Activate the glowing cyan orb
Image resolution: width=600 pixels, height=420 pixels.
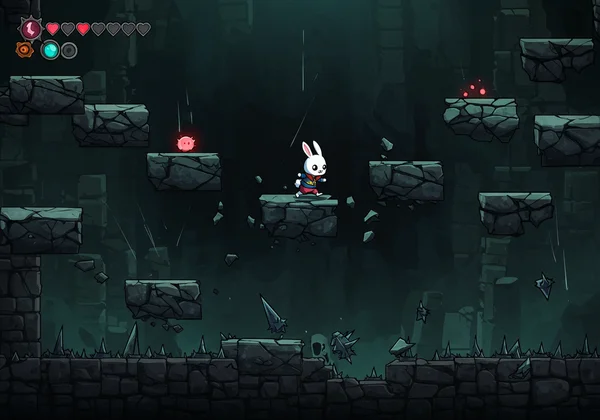(50, 50)
